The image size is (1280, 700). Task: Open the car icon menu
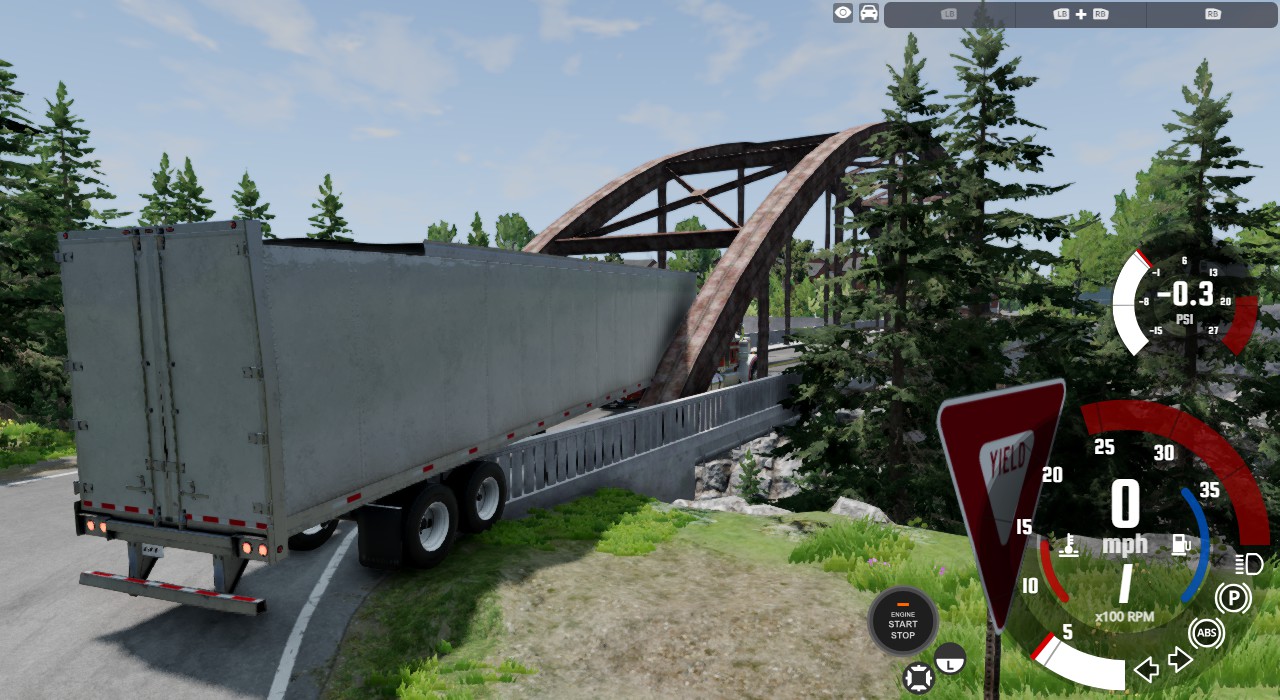(869, 13)
